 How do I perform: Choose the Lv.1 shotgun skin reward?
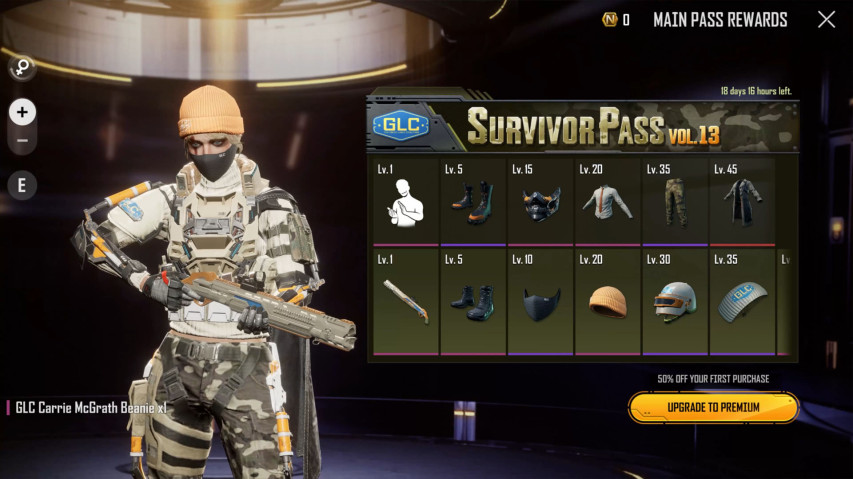tap(406, 302)
